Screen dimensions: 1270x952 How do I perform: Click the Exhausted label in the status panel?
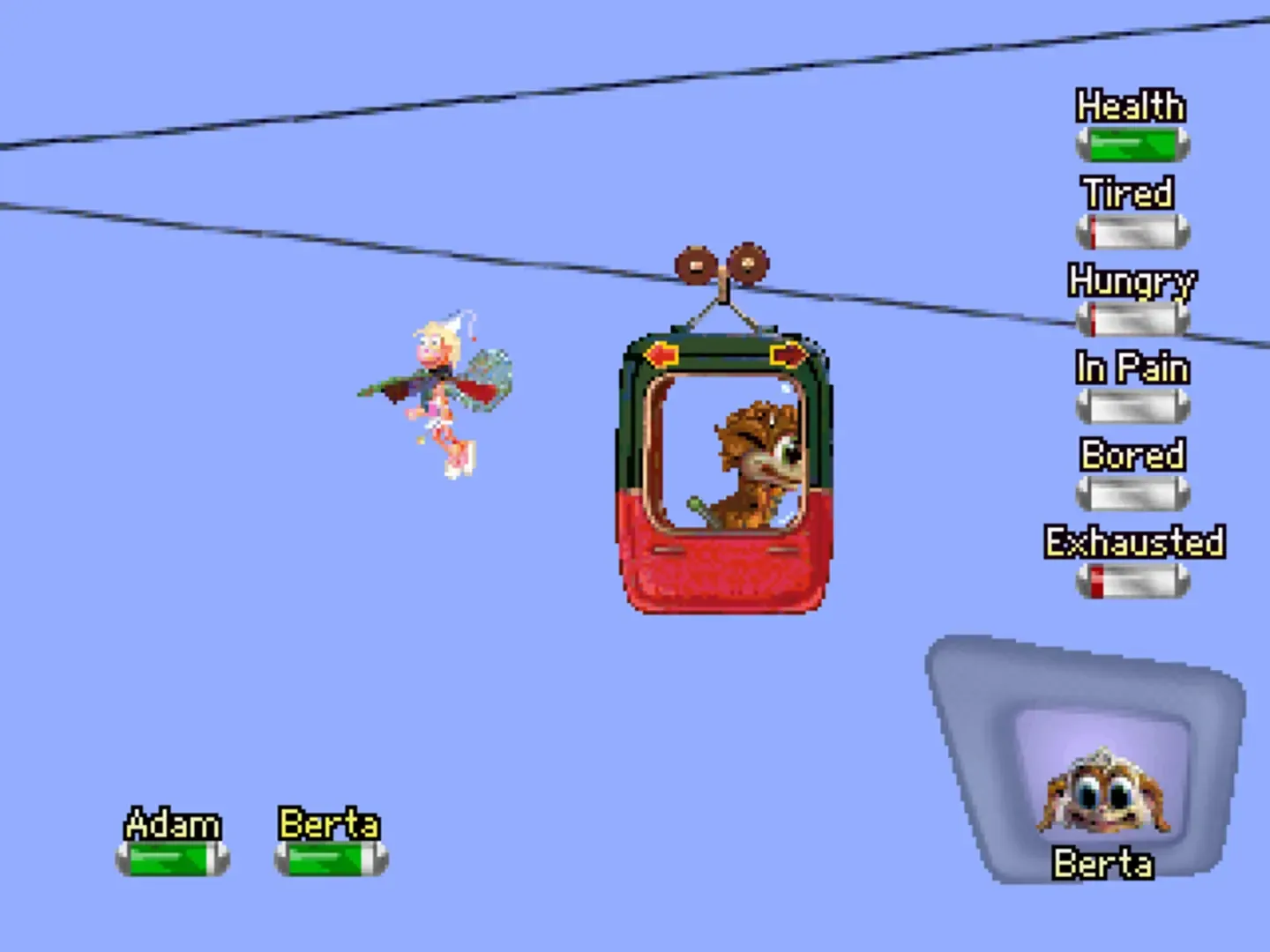(x=1136, y=542)
